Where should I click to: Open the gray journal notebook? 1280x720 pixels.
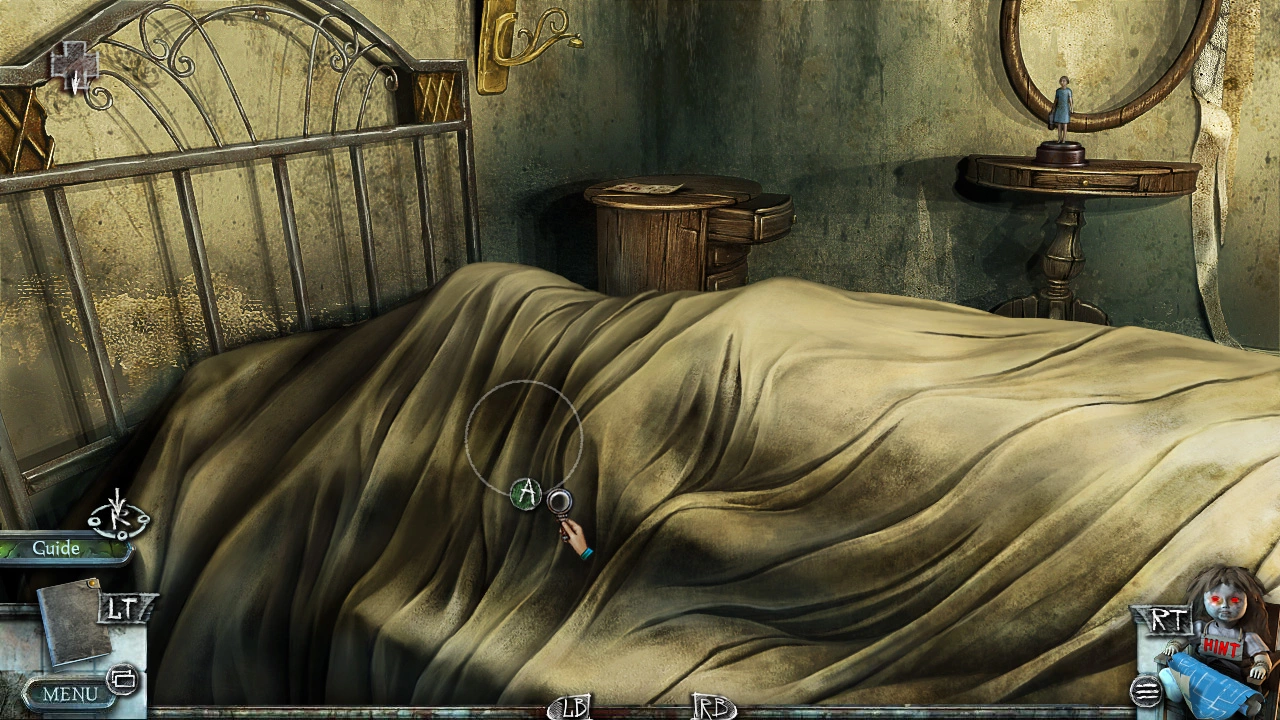[73, 622]
